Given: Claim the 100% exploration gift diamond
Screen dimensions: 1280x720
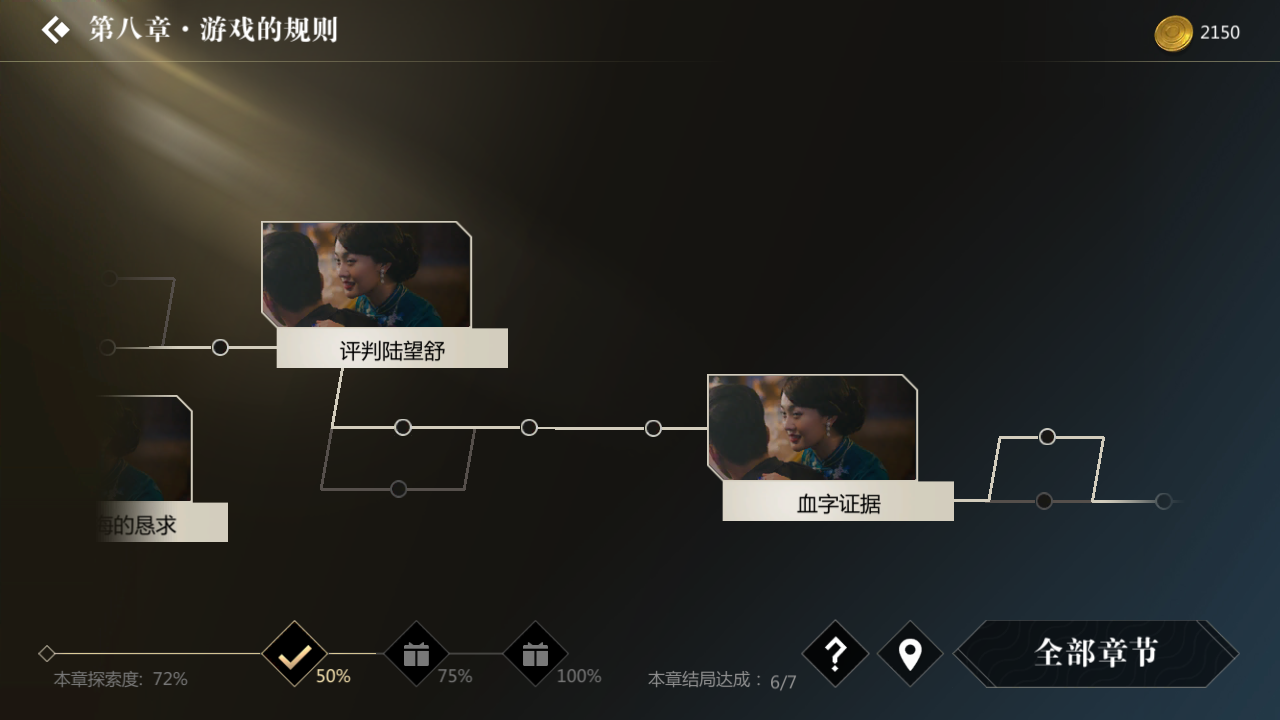Looking at the screenshot, I should [x=535, y=655].
